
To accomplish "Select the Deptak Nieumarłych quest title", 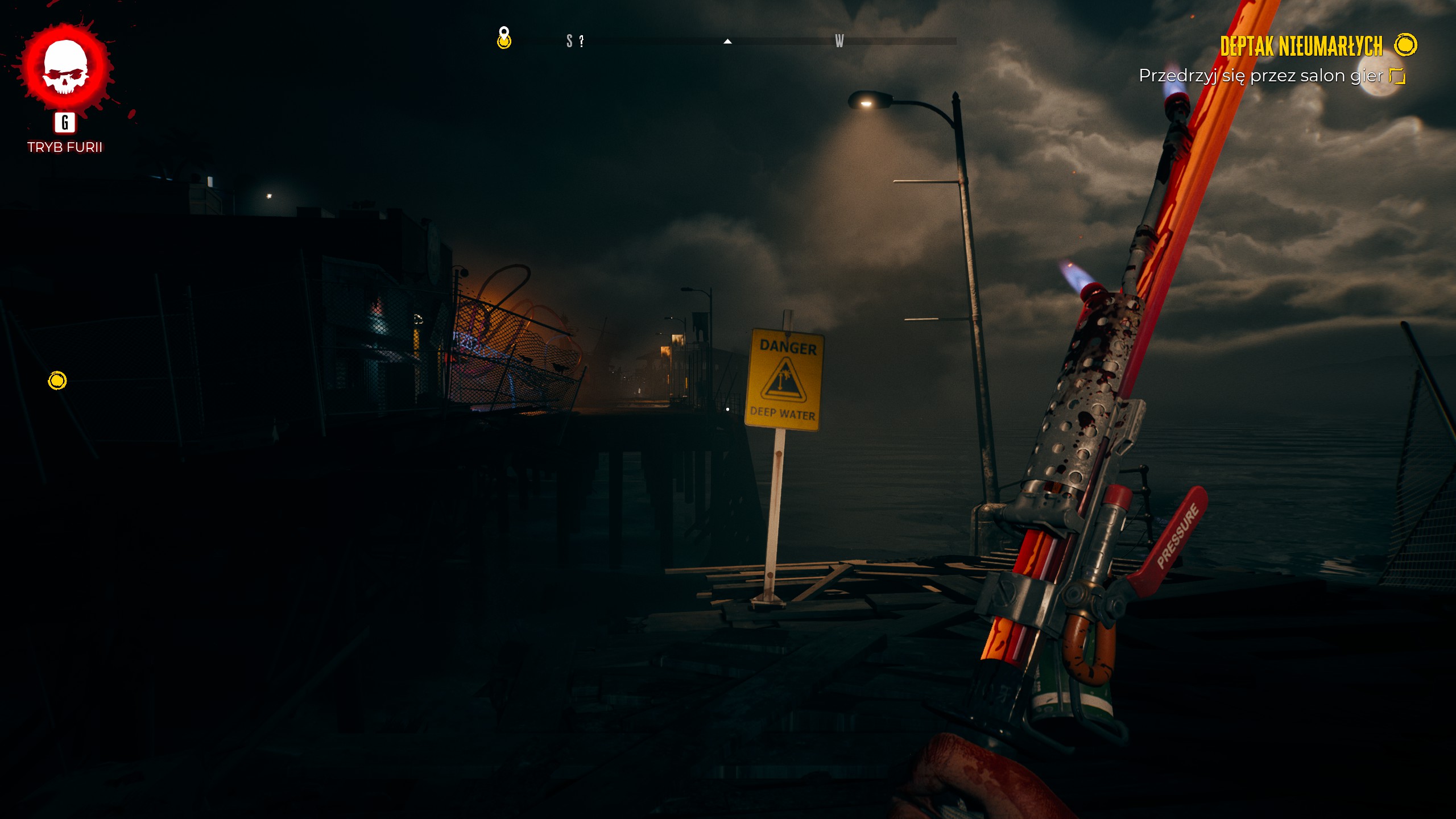I will 1301,47.
